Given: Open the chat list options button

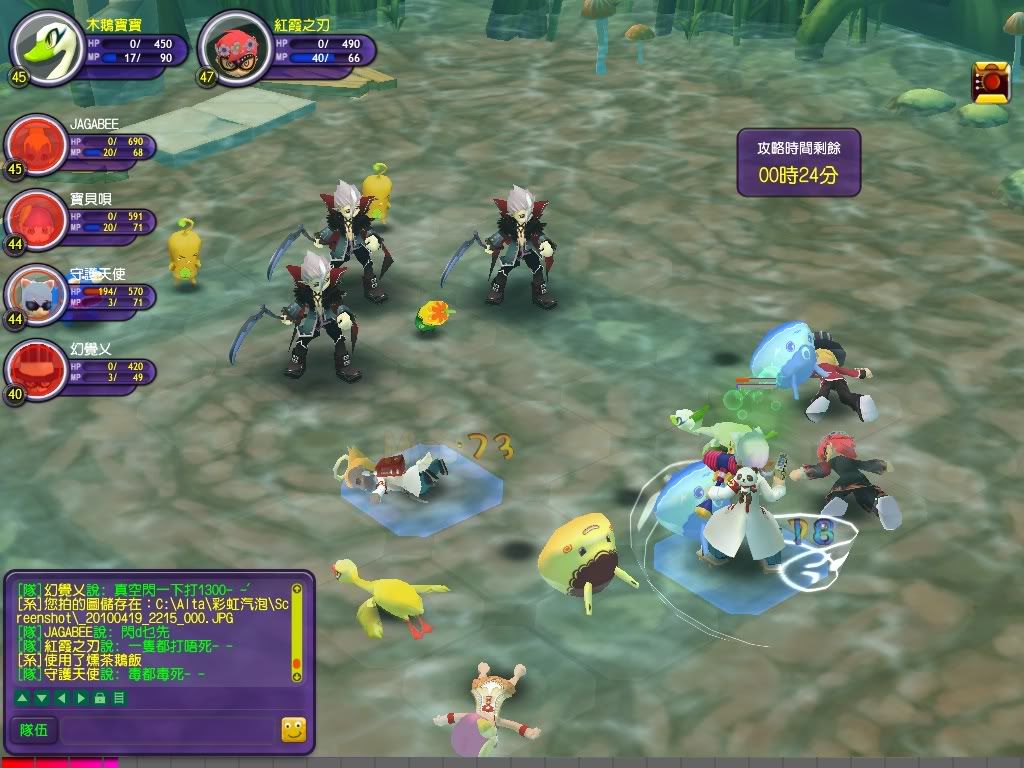Looking at the screenshot, I should 119,697.
